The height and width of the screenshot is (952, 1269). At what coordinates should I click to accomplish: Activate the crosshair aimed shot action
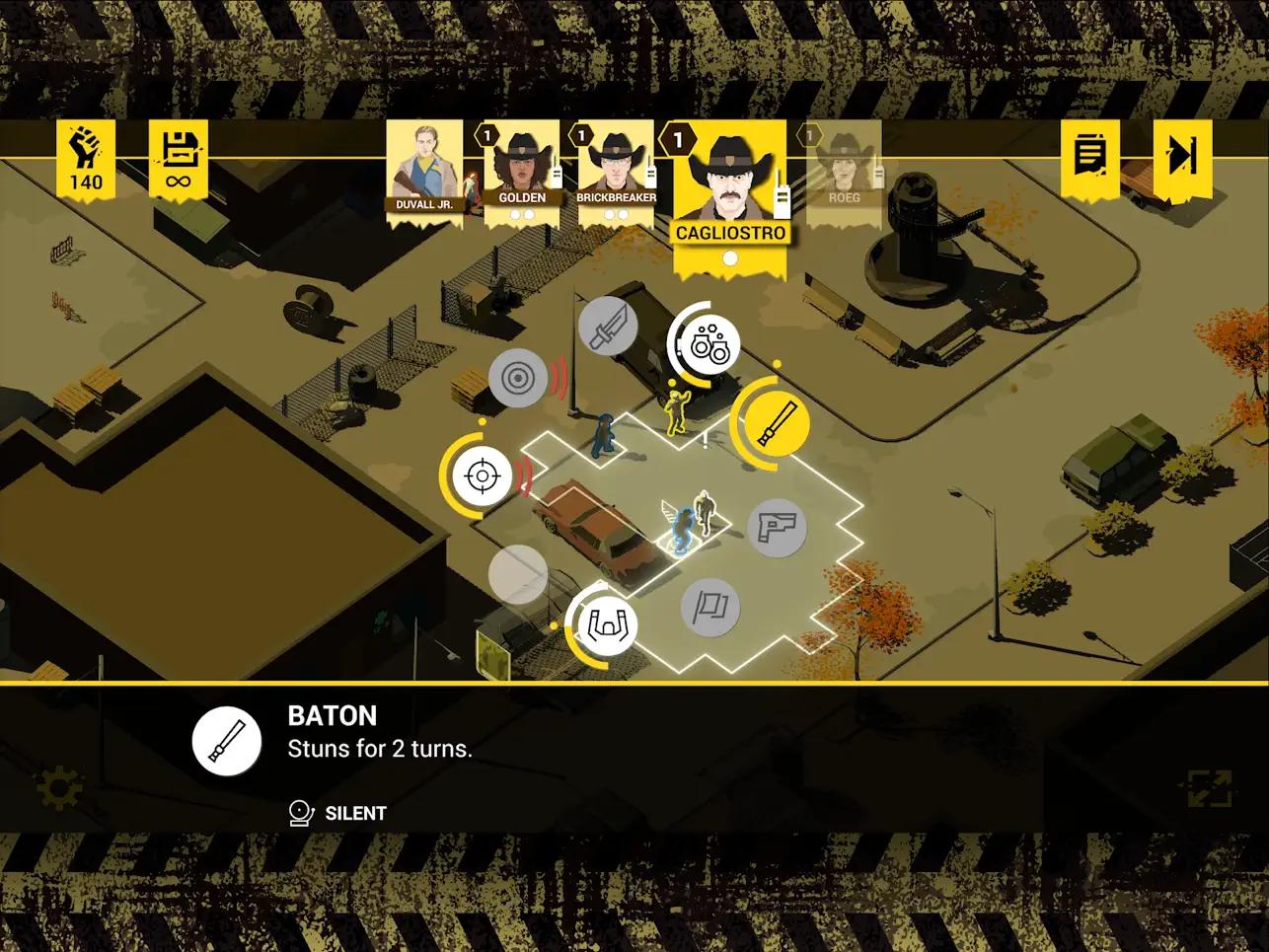[482, 476]
